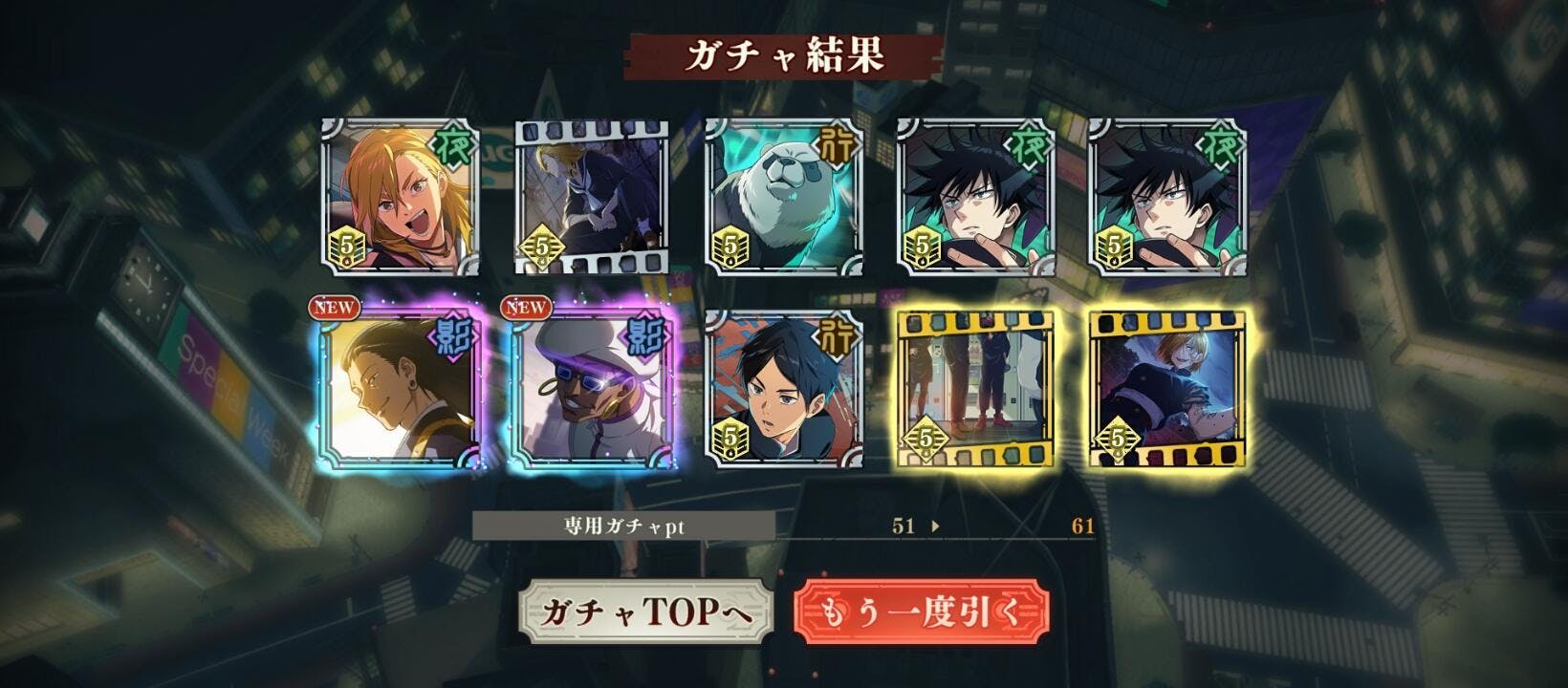Select the orange-haired laughing girl card

[x=400, y=198]
